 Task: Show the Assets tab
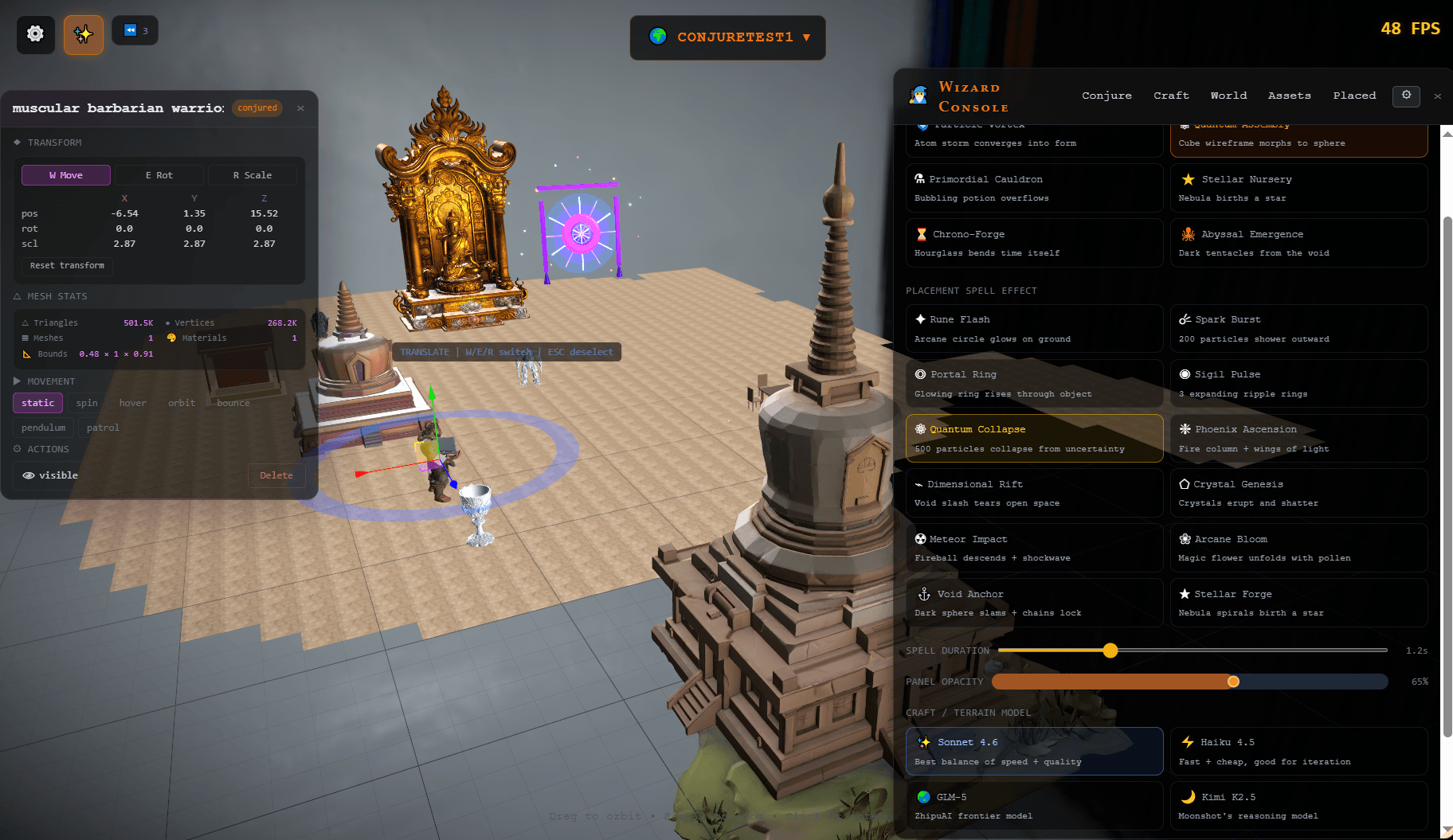tap(1289, 96)
